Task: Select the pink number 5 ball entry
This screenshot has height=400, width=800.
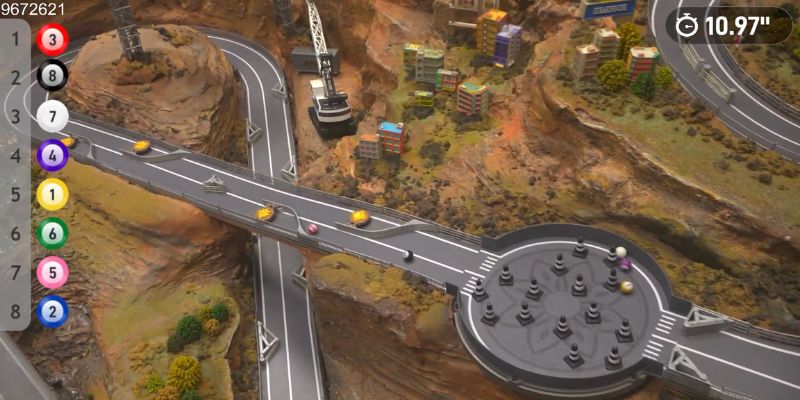Action: [x=52, y=272]
